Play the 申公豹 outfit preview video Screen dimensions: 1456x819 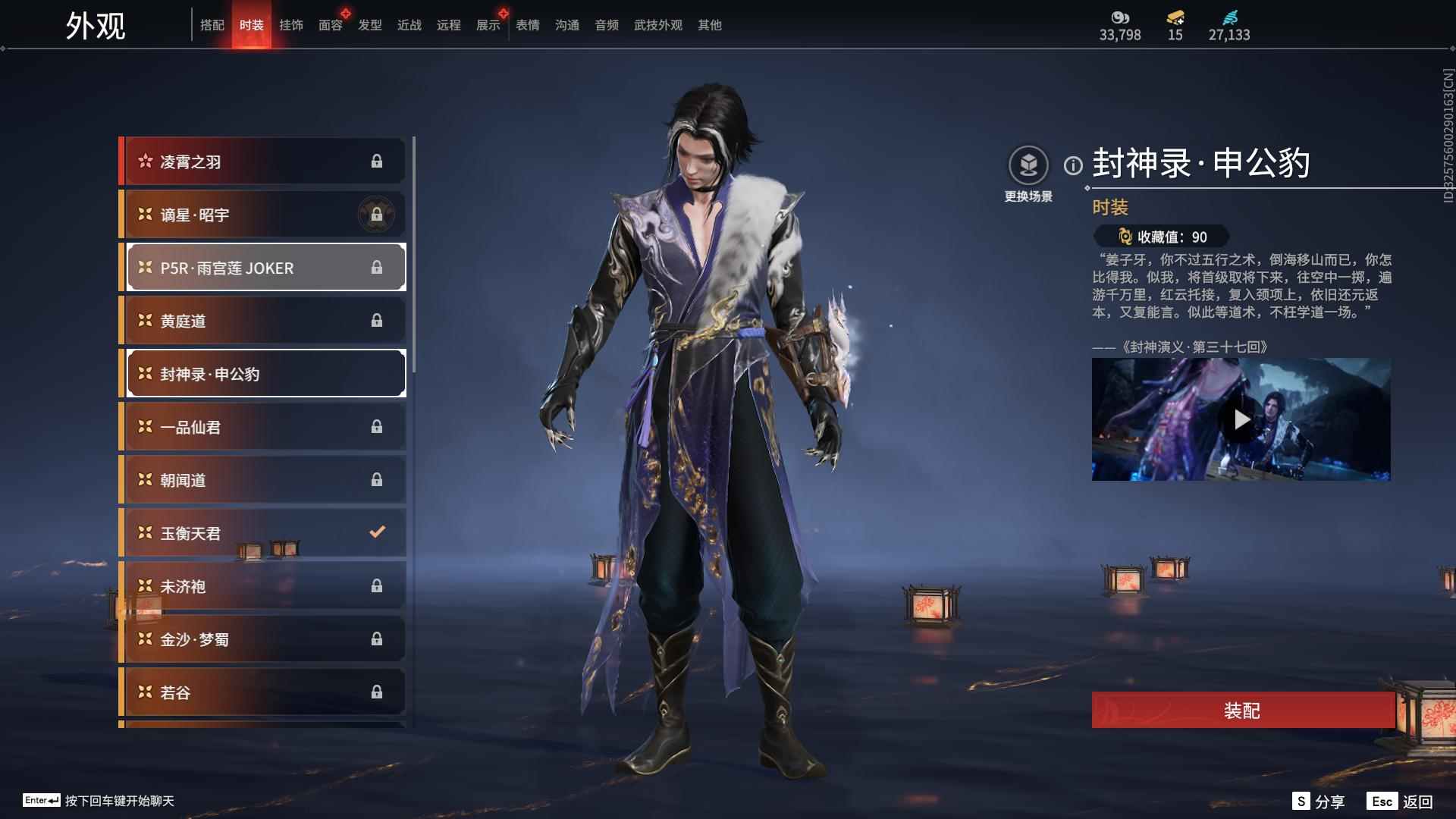[1241, 419]
